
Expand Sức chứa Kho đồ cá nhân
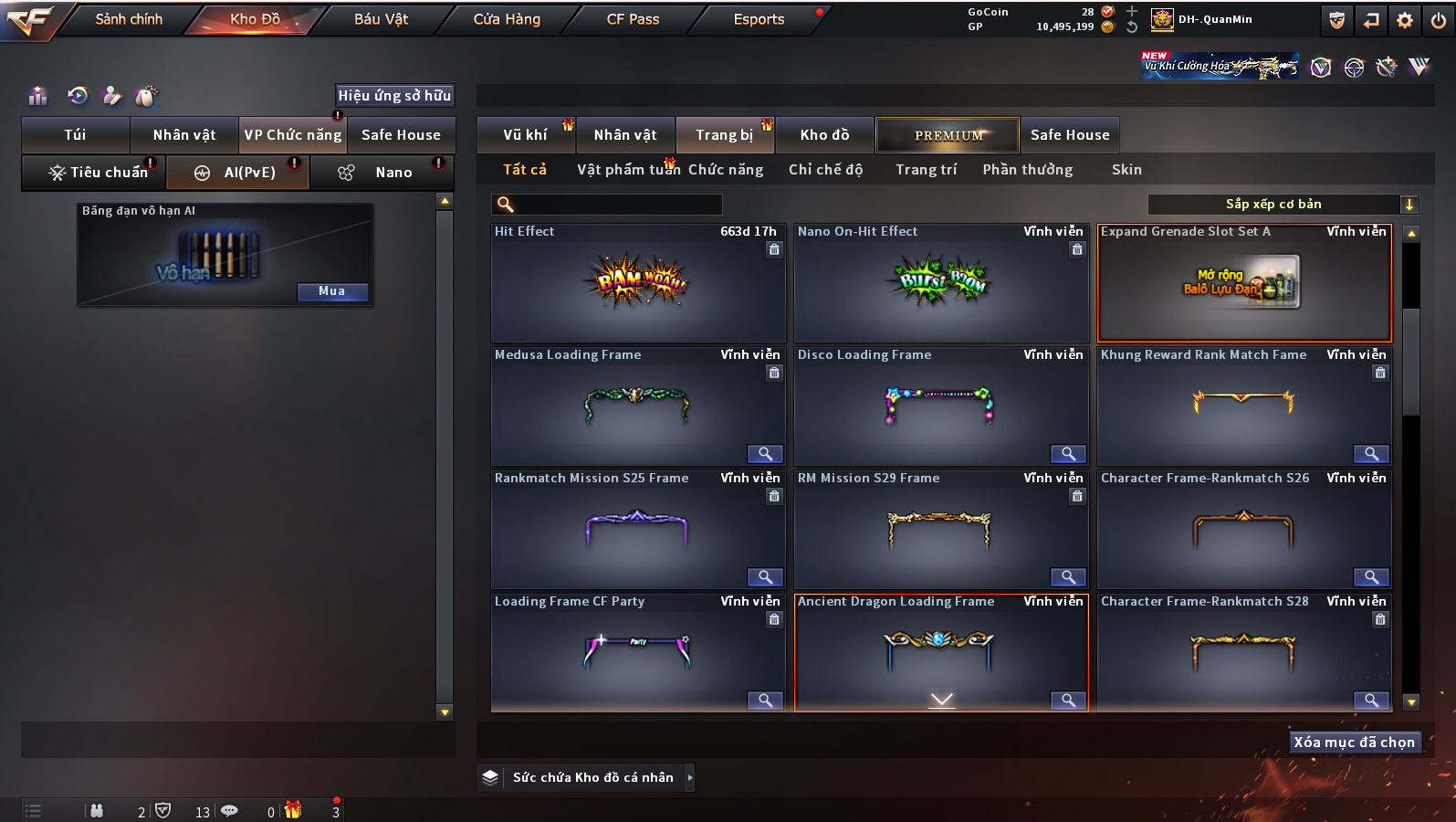tap(689, 777)
